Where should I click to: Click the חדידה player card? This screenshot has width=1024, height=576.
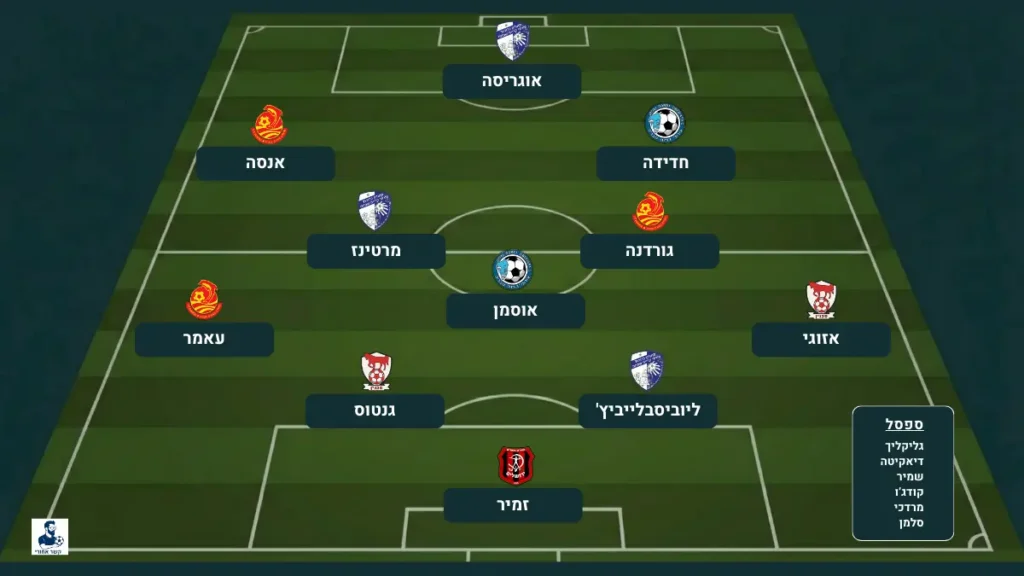(x=666, y=163)
